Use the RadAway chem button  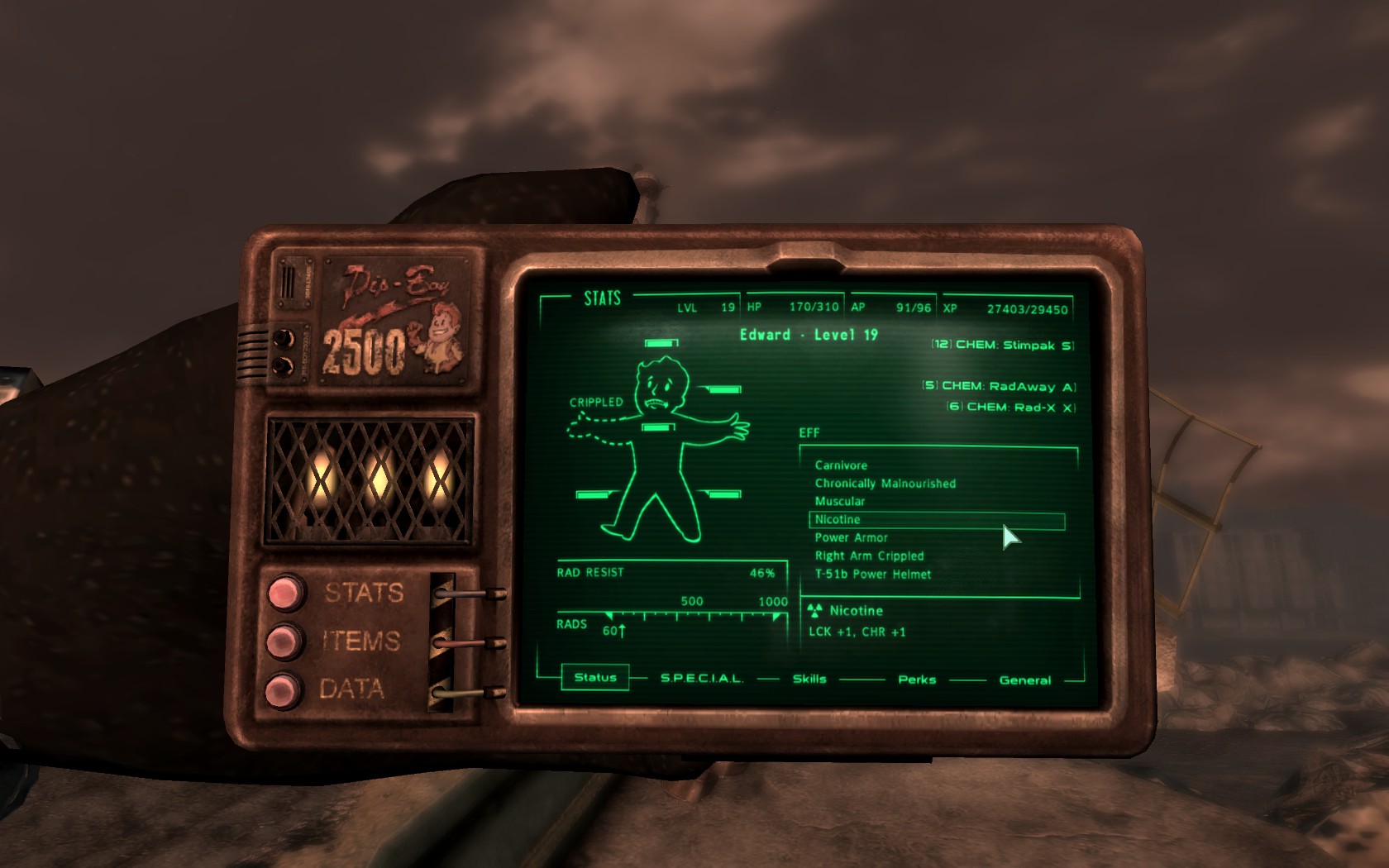999,386
